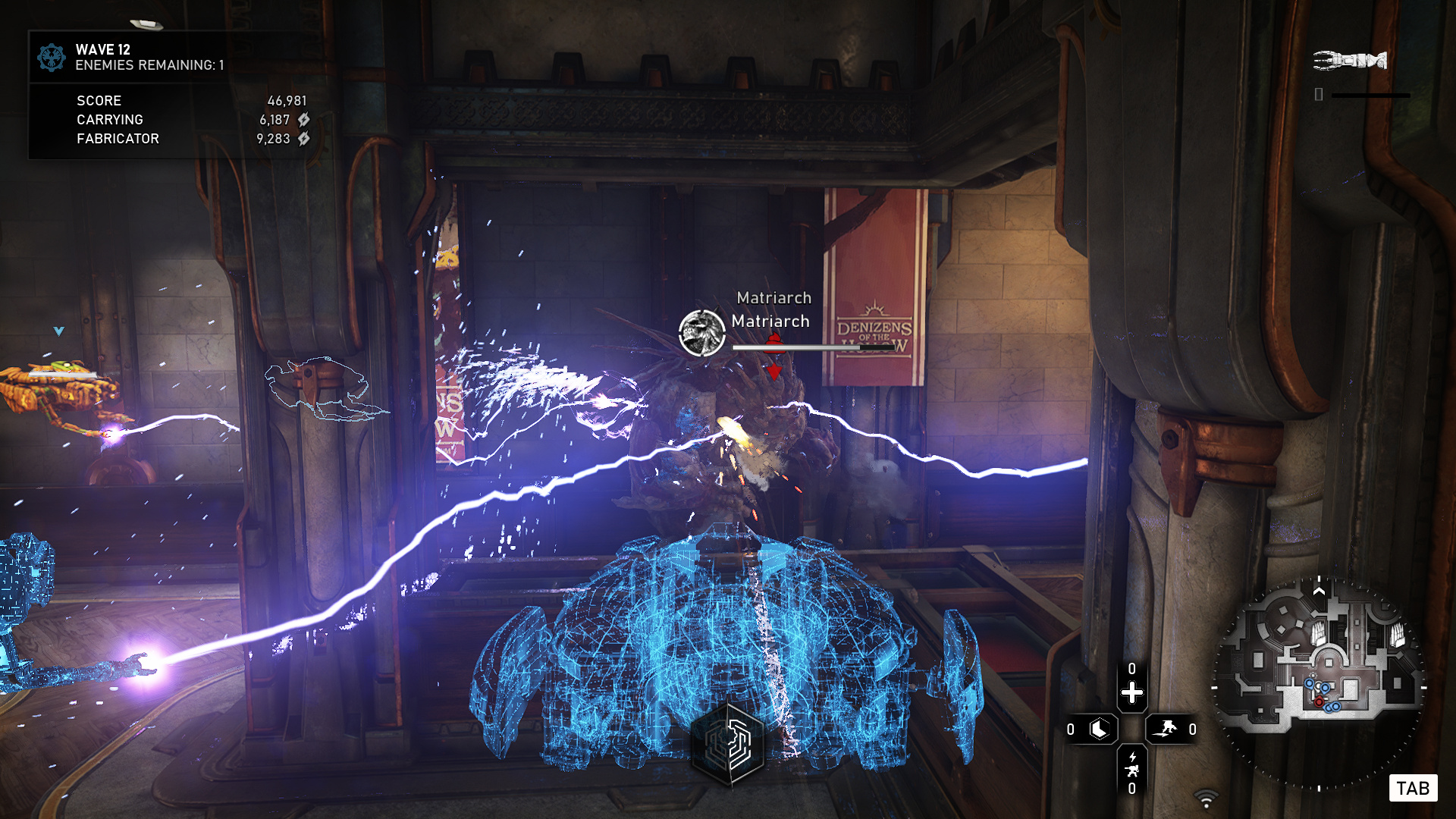This screenshot has height=819, width=1456.
Task: Trigger the lightning bolt soldier ability slot
Action: [x=1131, y=765]
